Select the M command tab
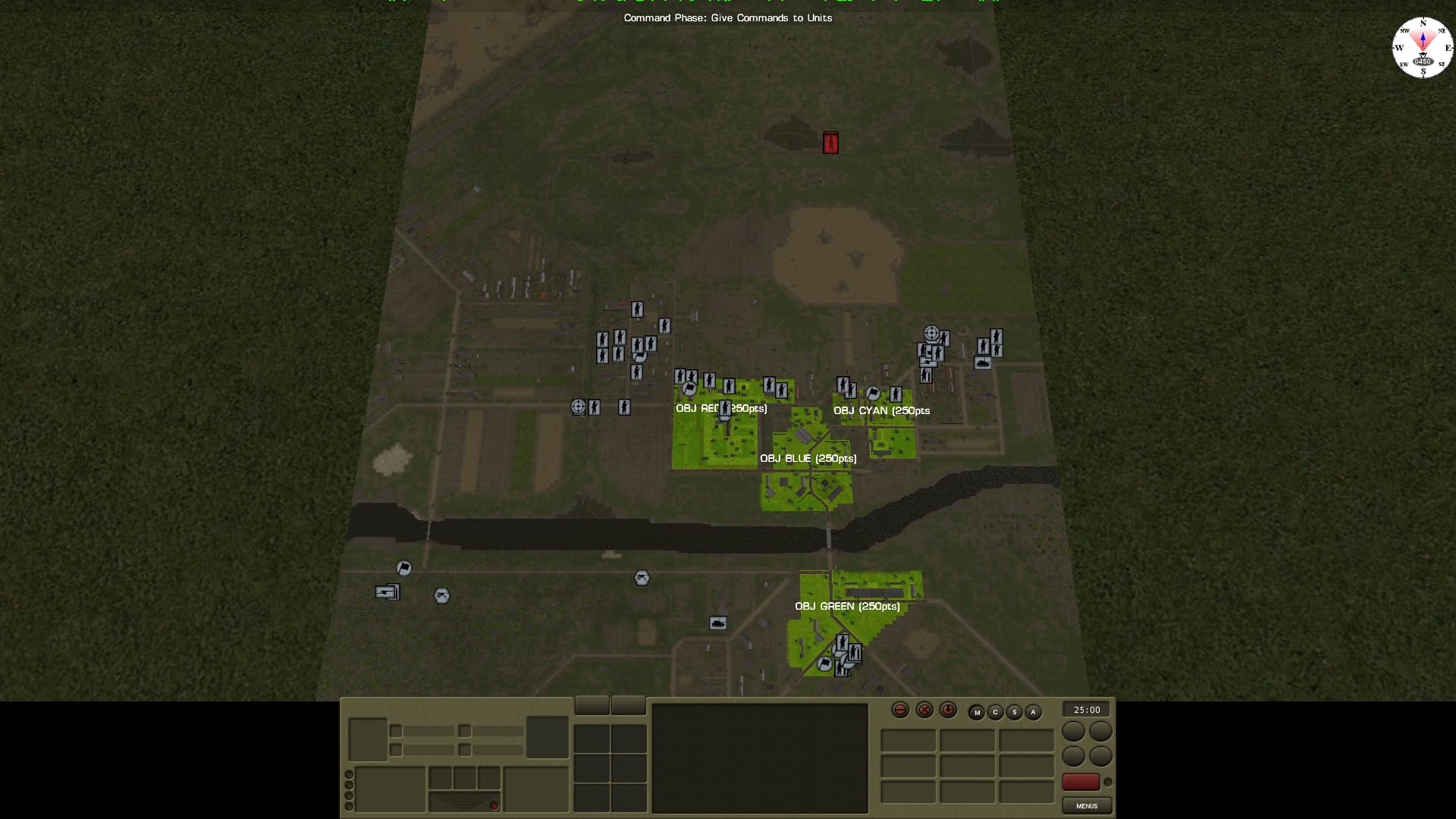The width and height of the screenshot is (1456, 819). (977, 712)
